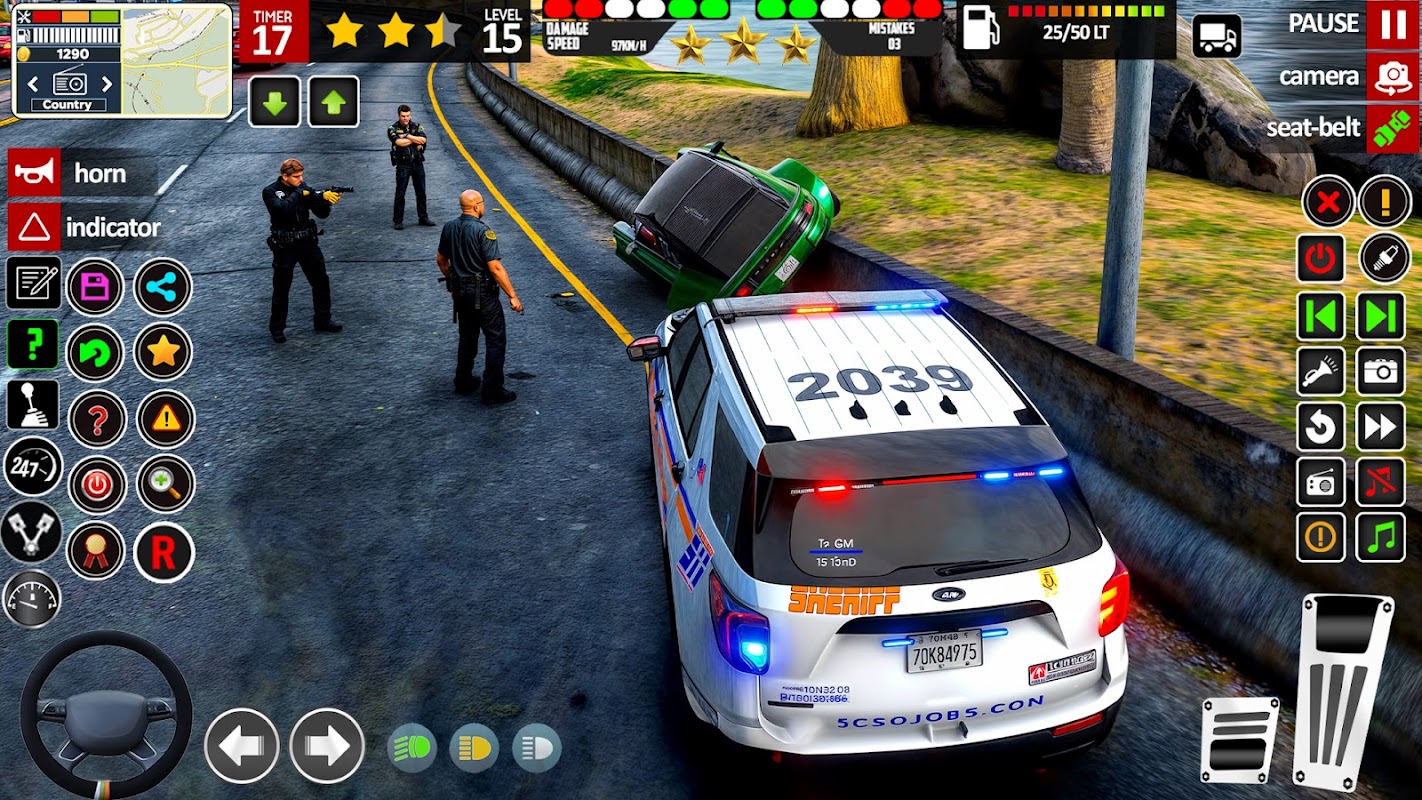The height and width of the screenshot is (800, 1422).
Task: Switch the view using the camera button
Action: click(1392, 77)
